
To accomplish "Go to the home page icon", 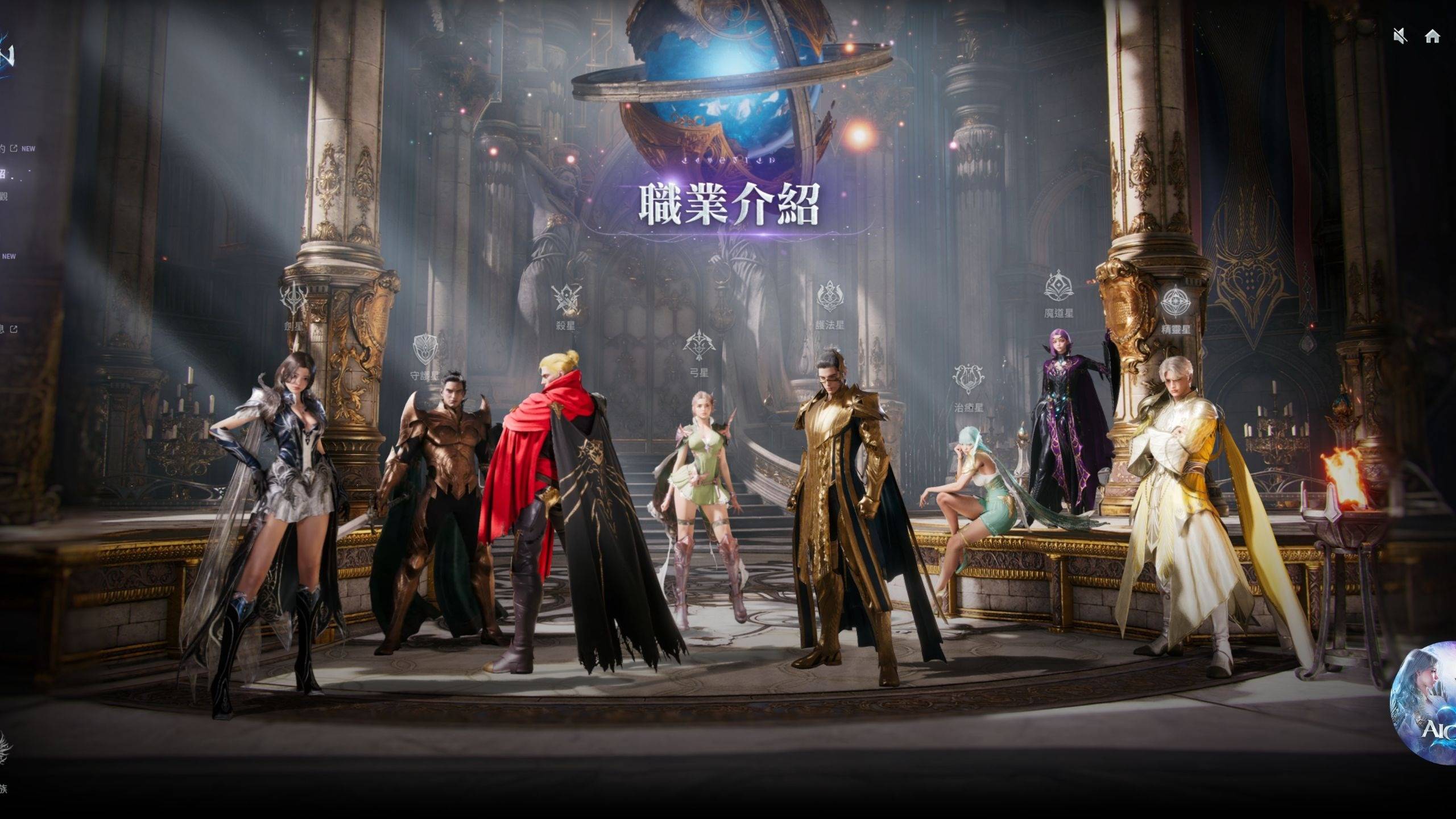I will click(1432, 36).
